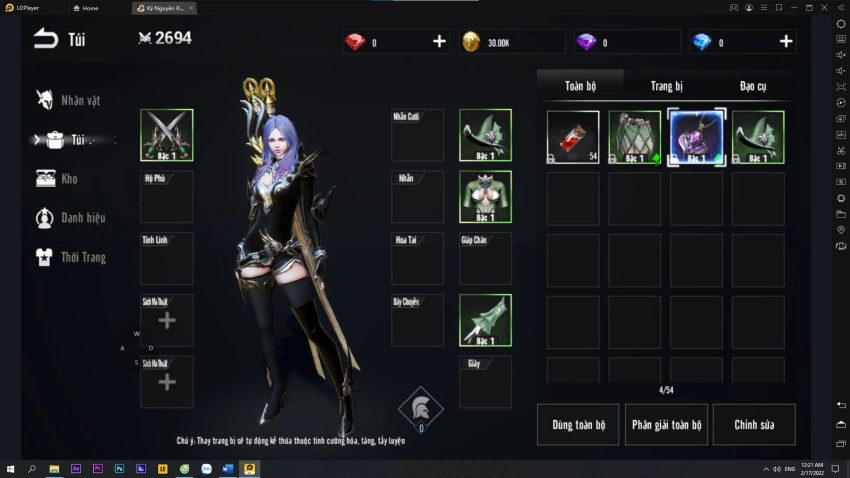Select the red potion item with 54 count
The height and width of the screenshot is (478, 850).
573,137
